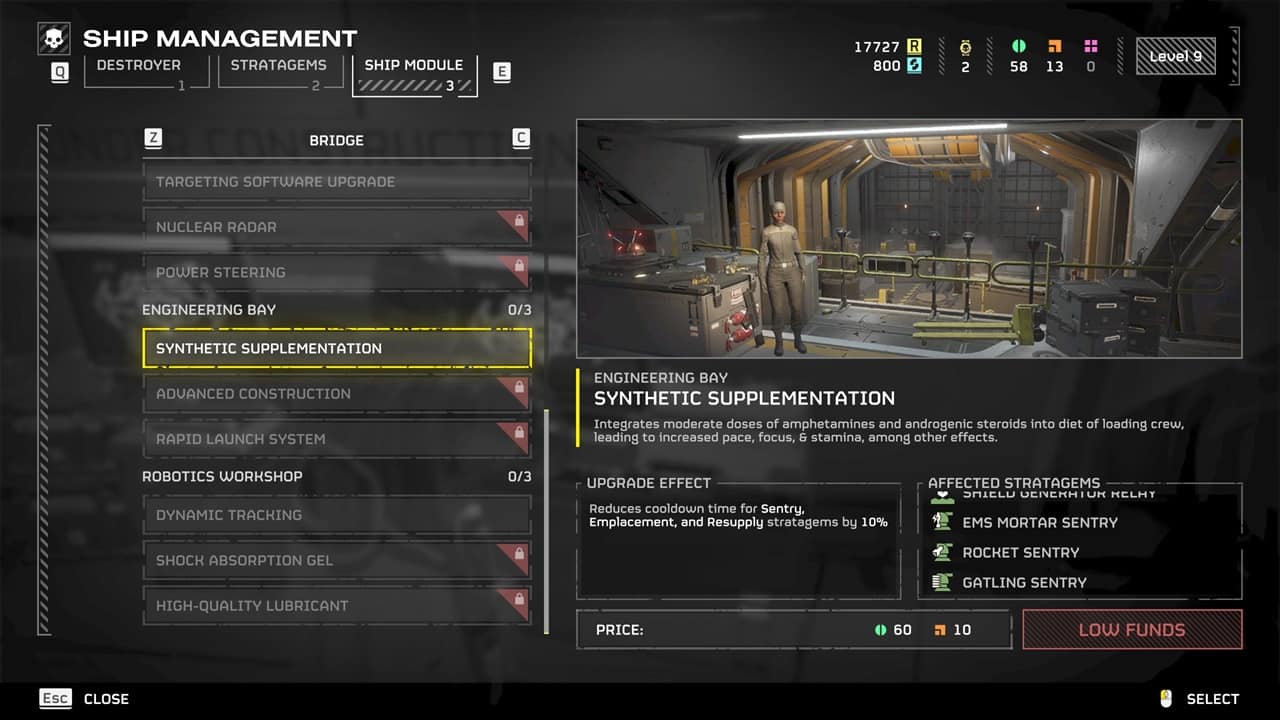Choose Targeting Software Upgrade module

pyautogui.click(x=336, y=182)
